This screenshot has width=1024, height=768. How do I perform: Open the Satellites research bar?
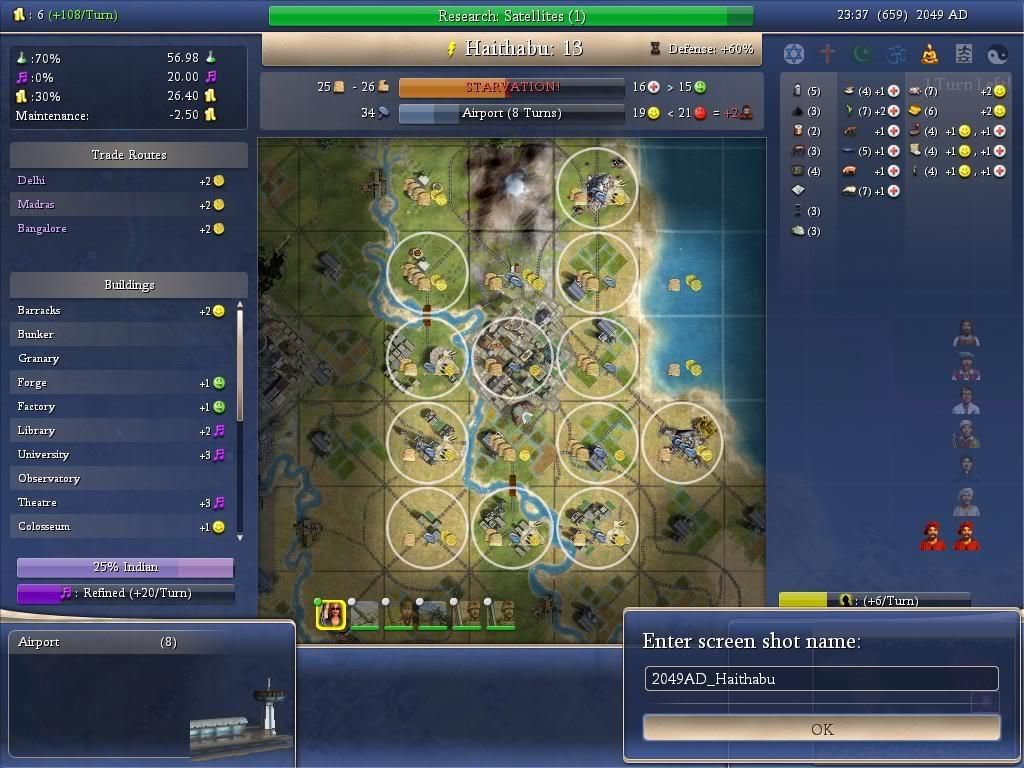(511, 16)
